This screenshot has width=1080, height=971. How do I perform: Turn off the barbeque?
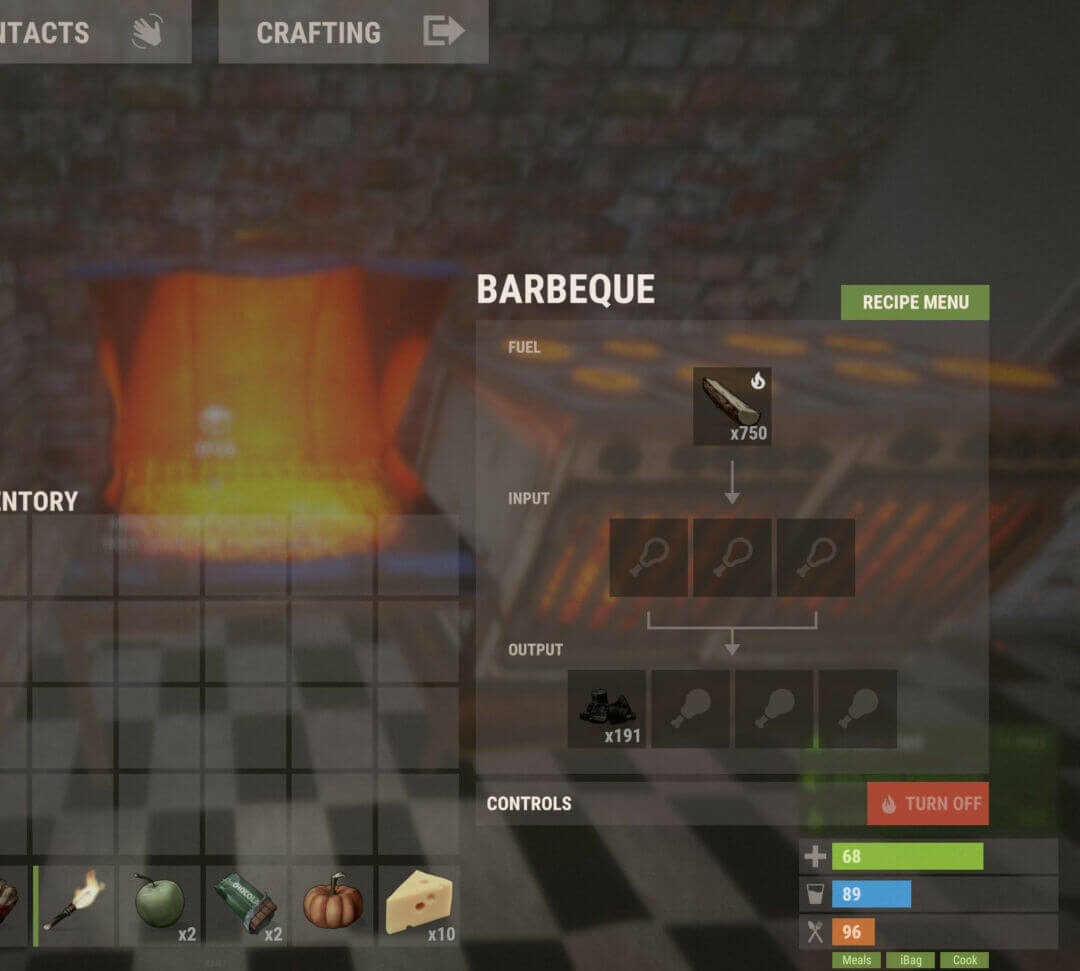927,803
